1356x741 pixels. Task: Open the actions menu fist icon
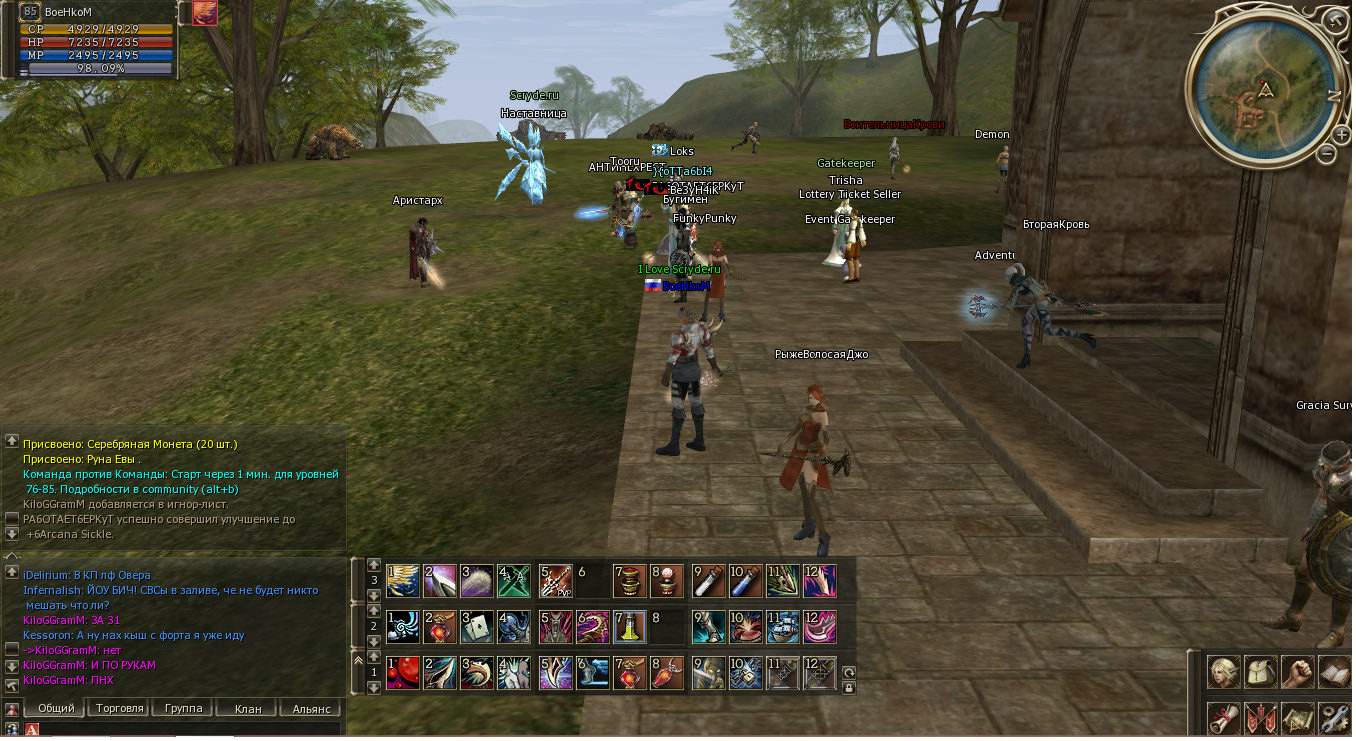(1297, 672)
